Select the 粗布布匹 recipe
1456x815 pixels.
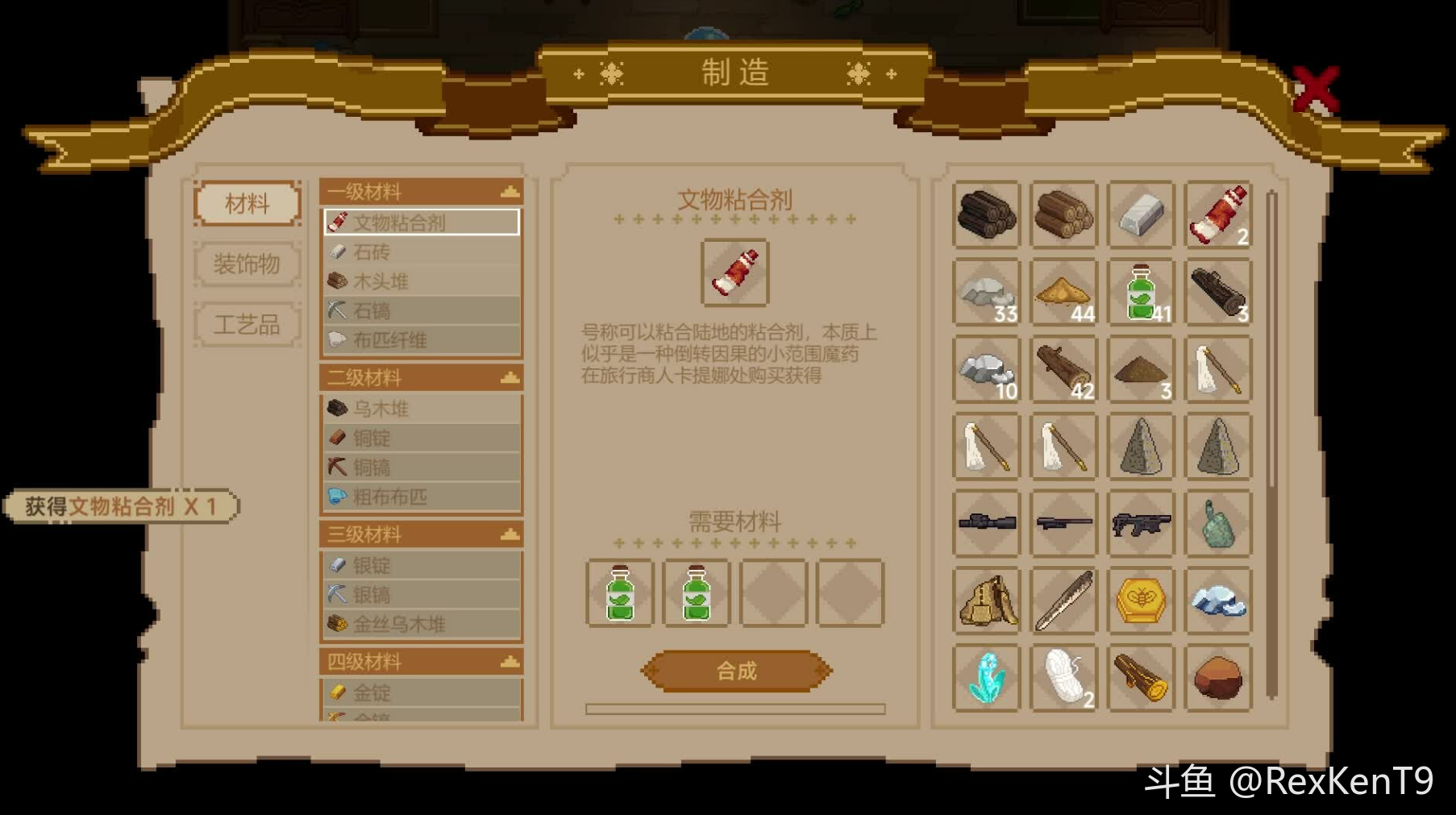(421, 497)
